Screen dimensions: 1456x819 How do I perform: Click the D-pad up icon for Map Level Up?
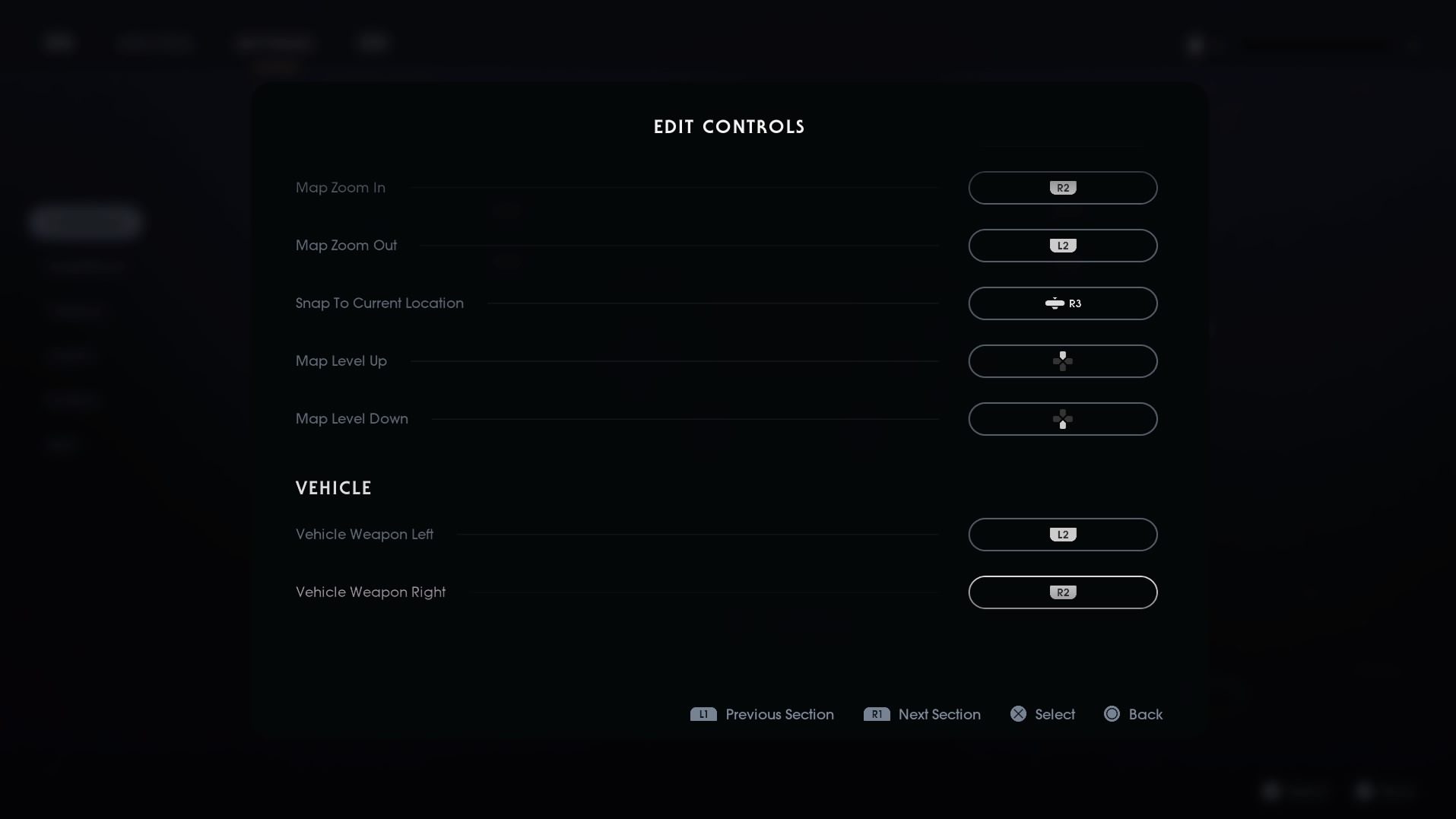(x=1061, y=360)
